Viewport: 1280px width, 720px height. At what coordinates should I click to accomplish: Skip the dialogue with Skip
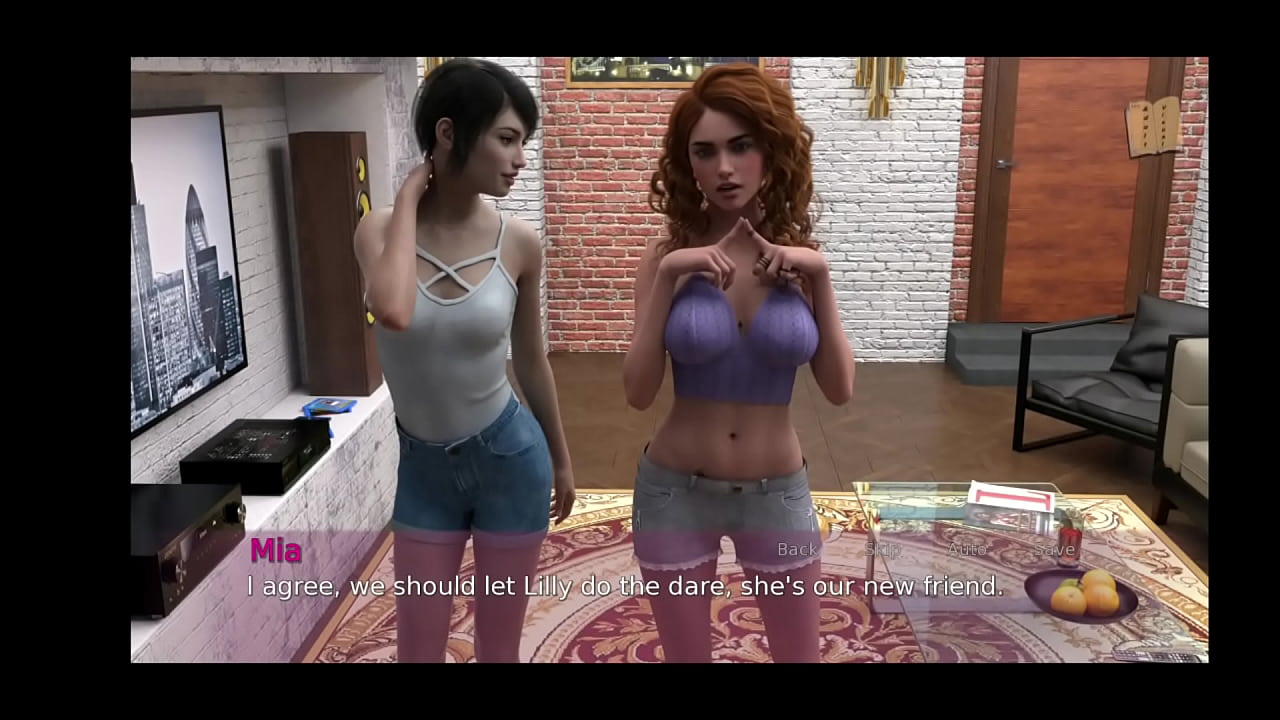pos(882,549)
